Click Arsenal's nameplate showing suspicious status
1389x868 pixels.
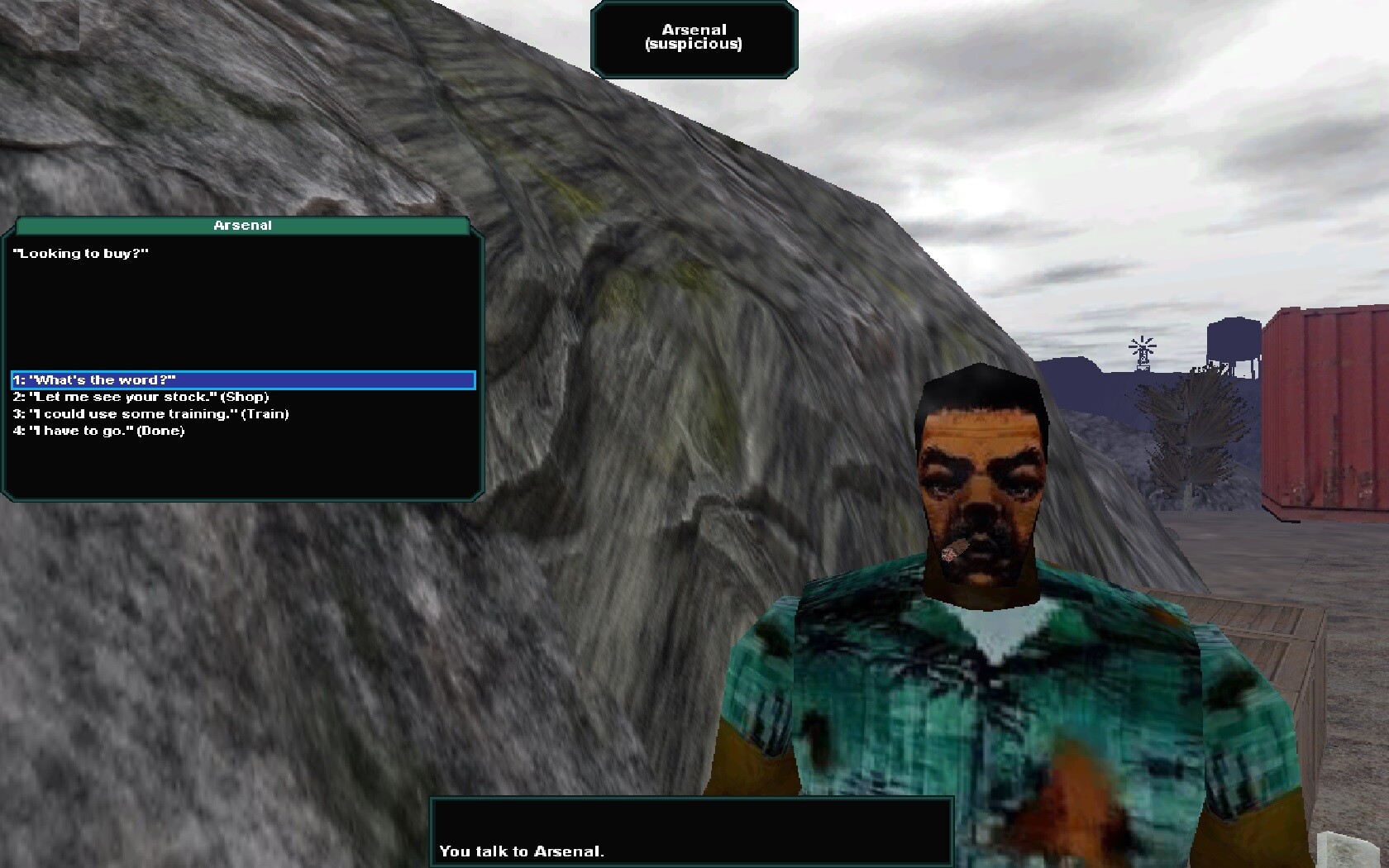click(694, 37)
